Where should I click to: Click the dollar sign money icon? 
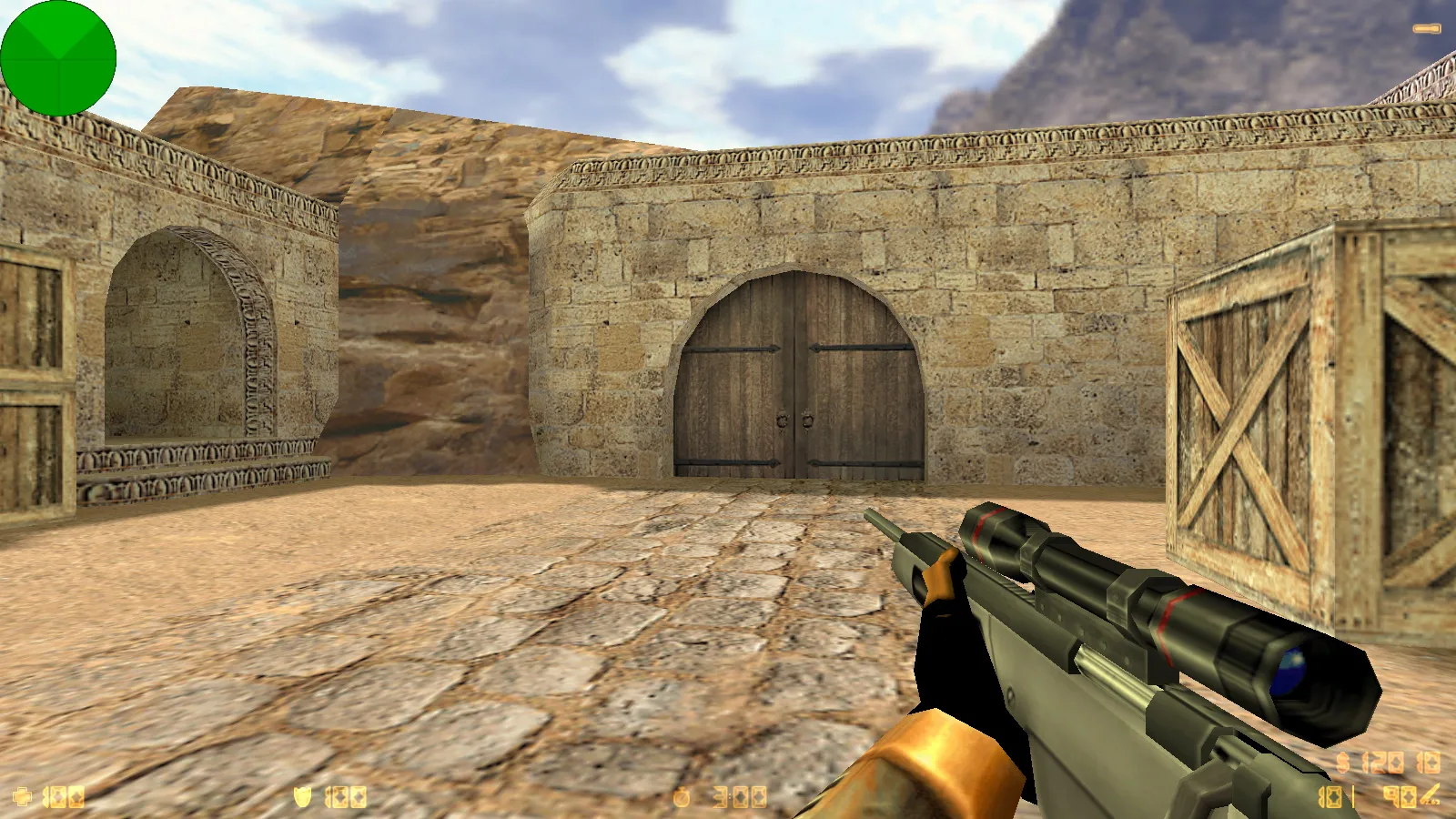click(x=1344, y=761)
